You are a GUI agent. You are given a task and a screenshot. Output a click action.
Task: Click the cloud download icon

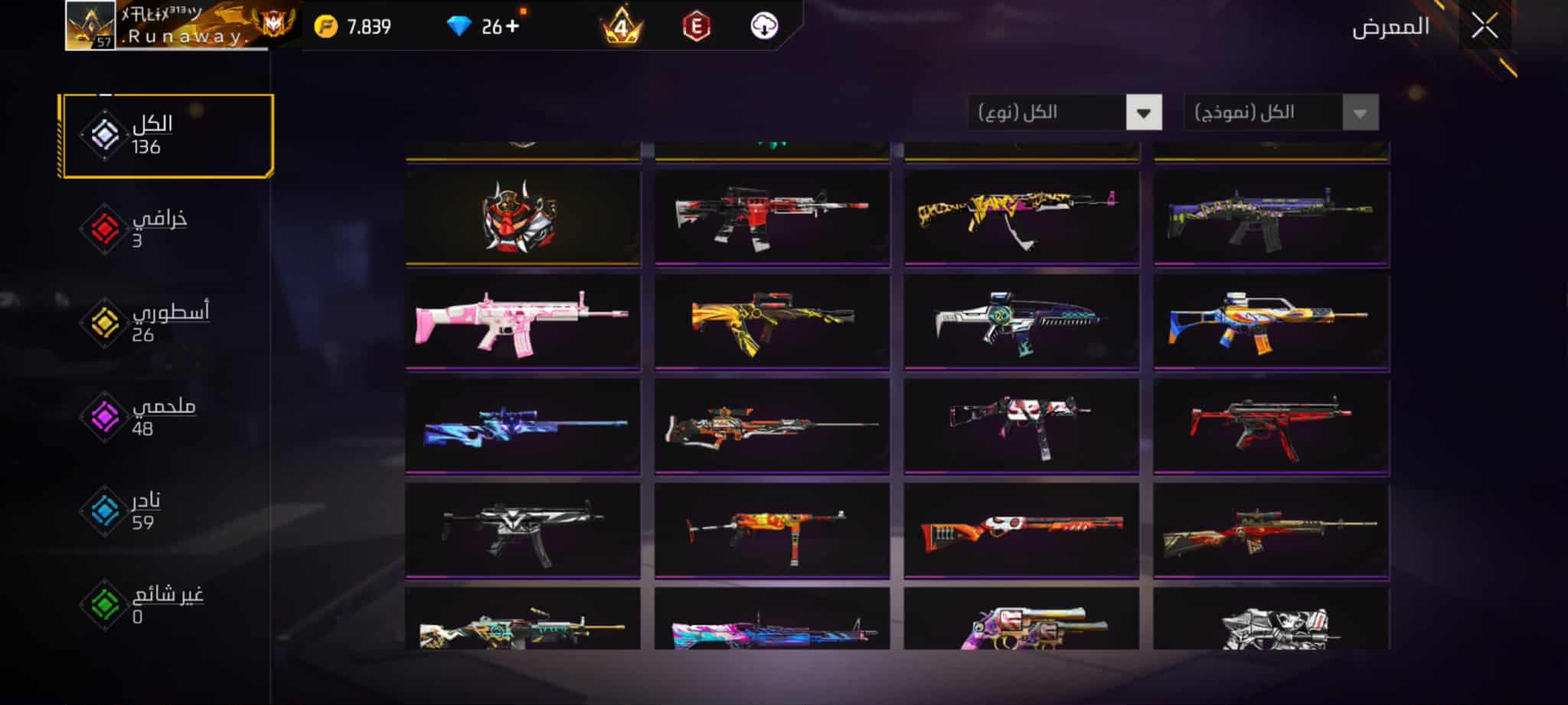pos(763,27)
